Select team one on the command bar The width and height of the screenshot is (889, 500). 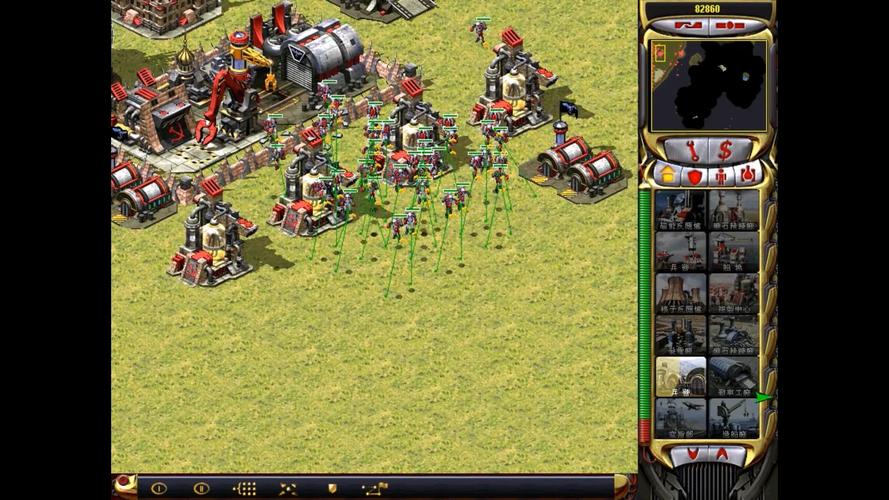[158, 488]
